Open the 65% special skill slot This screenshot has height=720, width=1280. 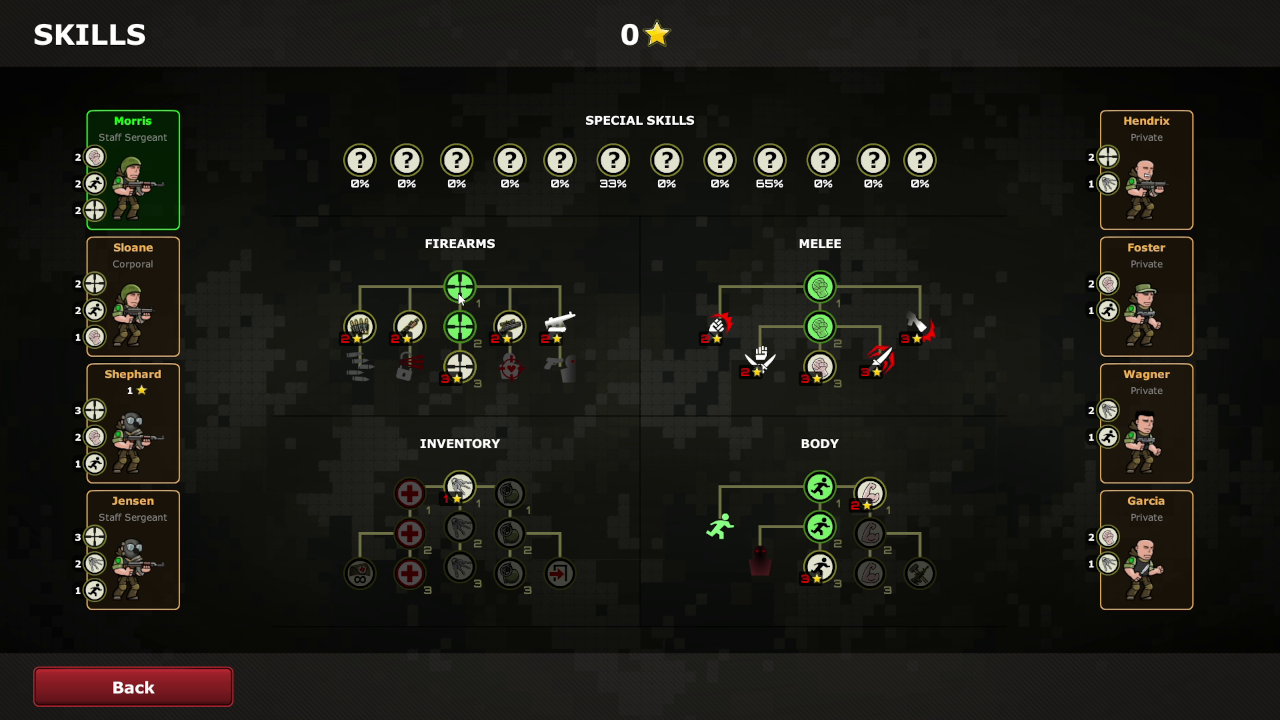770,158
